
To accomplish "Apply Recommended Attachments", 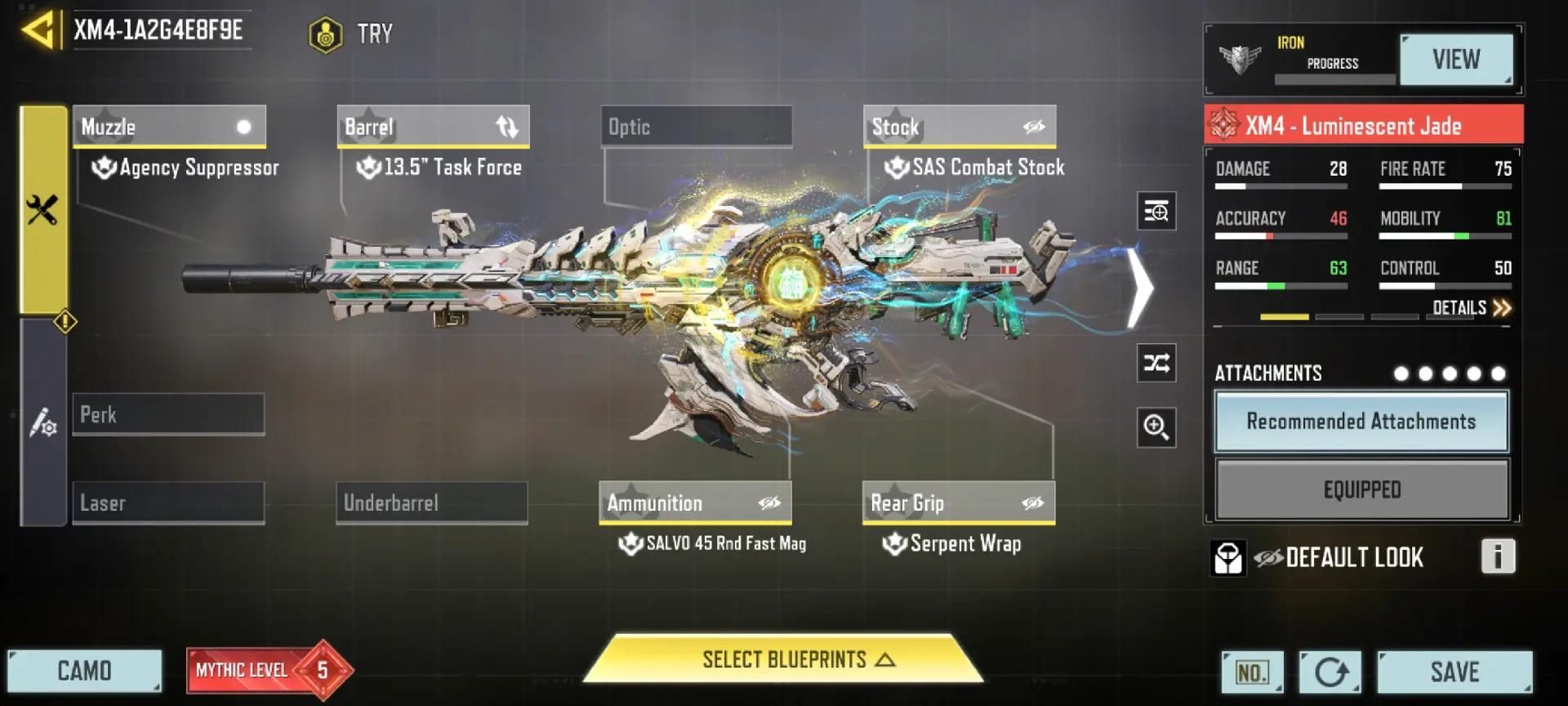I will [1361, 422].
